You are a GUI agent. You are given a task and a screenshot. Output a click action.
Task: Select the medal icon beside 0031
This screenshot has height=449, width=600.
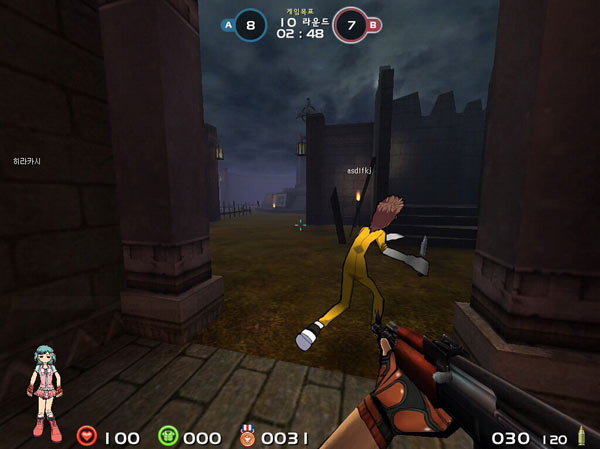(247, 435)
